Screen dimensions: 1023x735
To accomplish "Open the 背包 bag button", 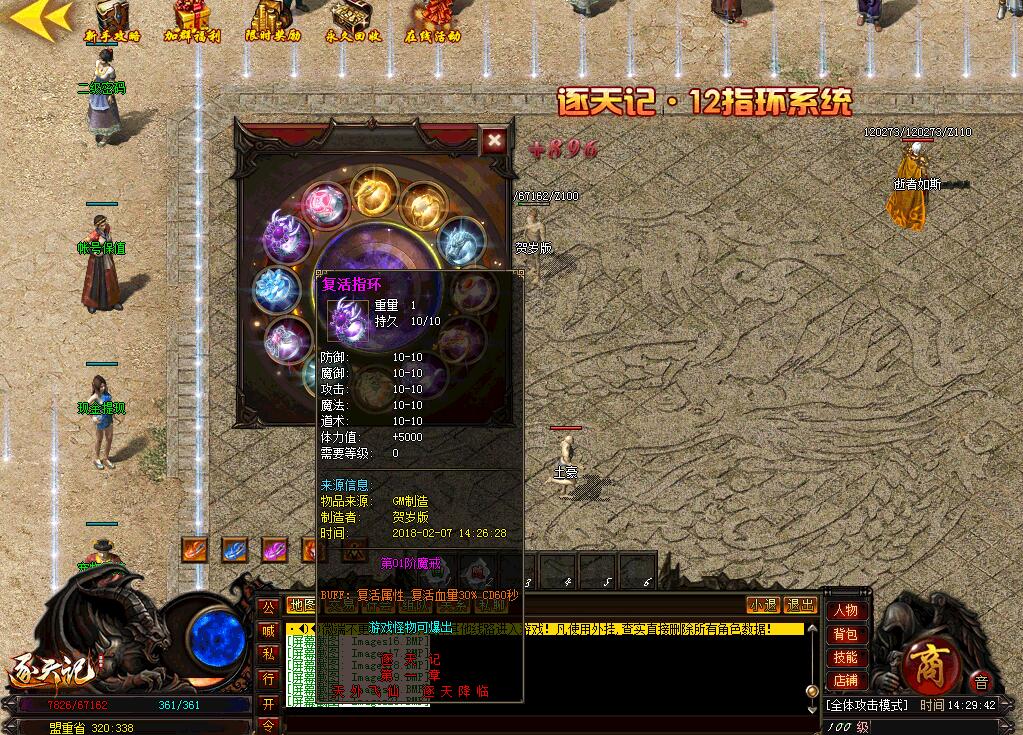I will [x=845, y=635].
